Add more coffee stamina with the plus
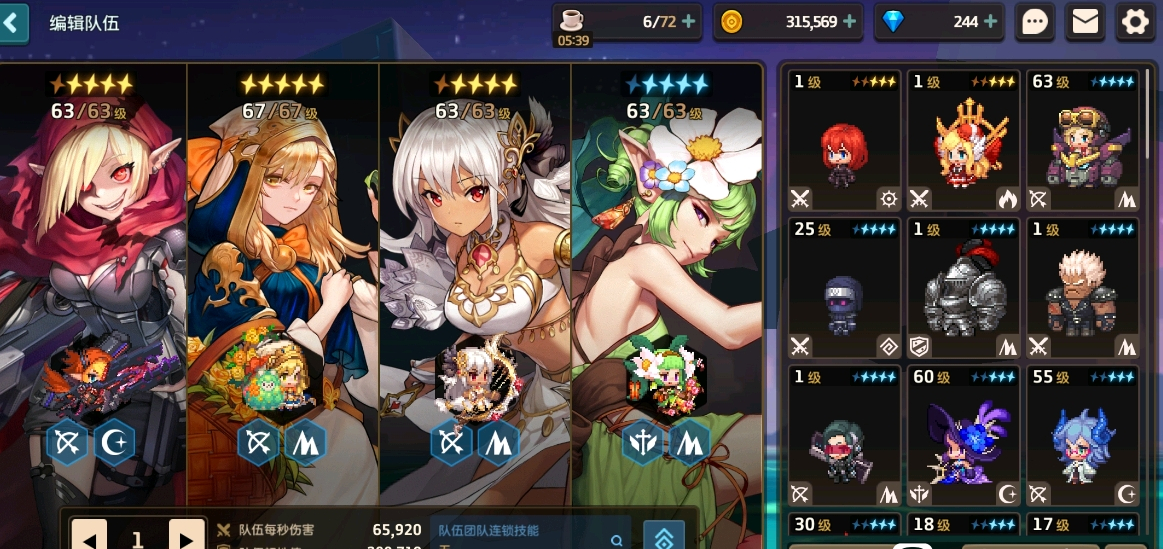The height and width of the screenshot is (549, 1163). (x=689, y=21)
